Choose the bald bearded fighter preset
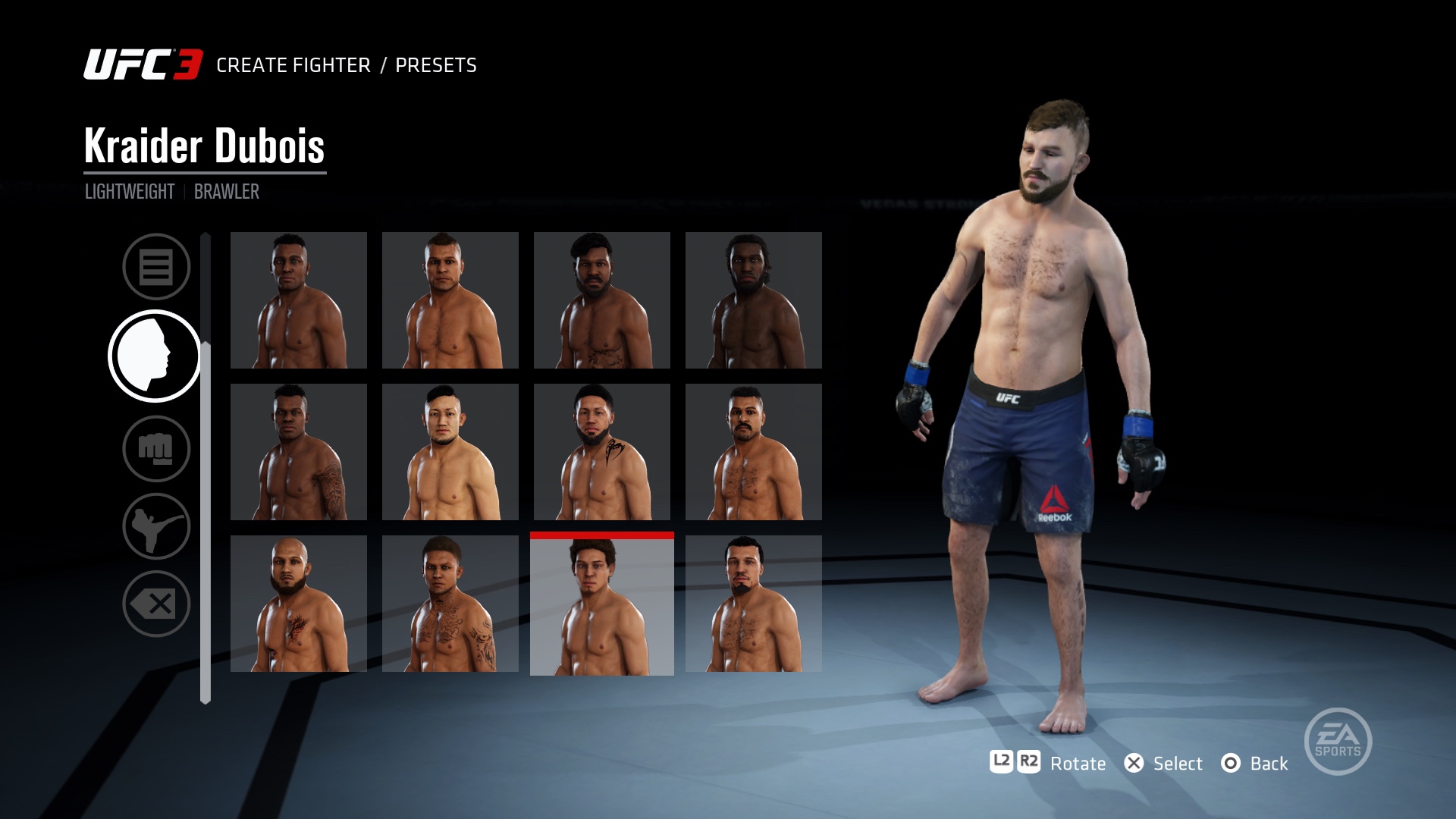Screen dimensions: 1456x819 coord(298,603)
